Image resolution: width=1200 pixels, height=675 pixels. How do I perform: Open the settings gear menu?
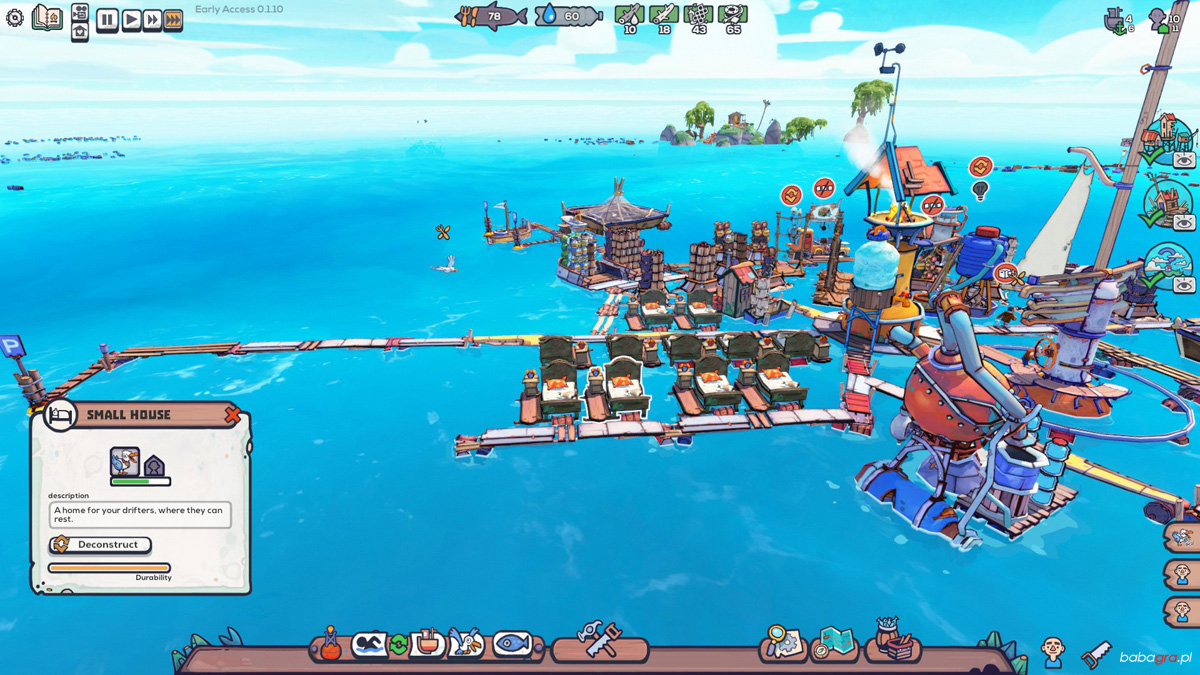tap(15, 18)
